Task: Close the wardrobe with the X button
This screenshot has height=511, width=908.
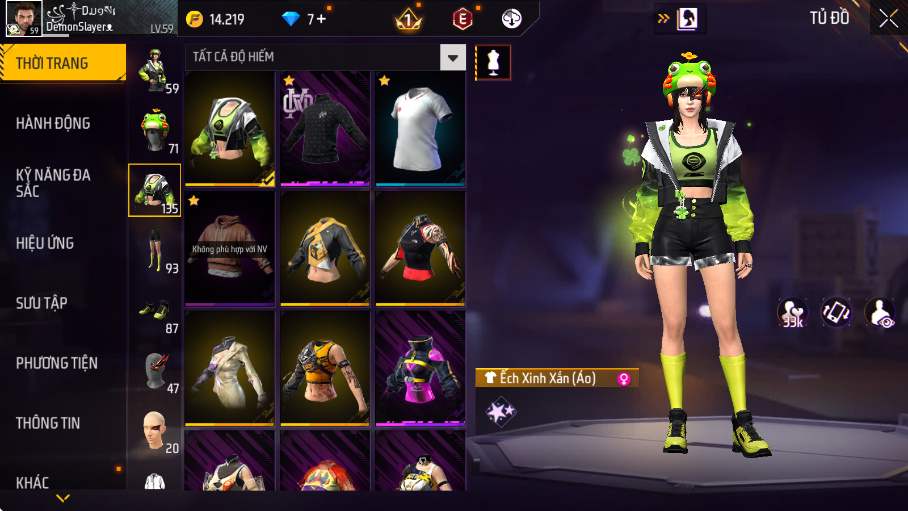Action: point(888,17)
